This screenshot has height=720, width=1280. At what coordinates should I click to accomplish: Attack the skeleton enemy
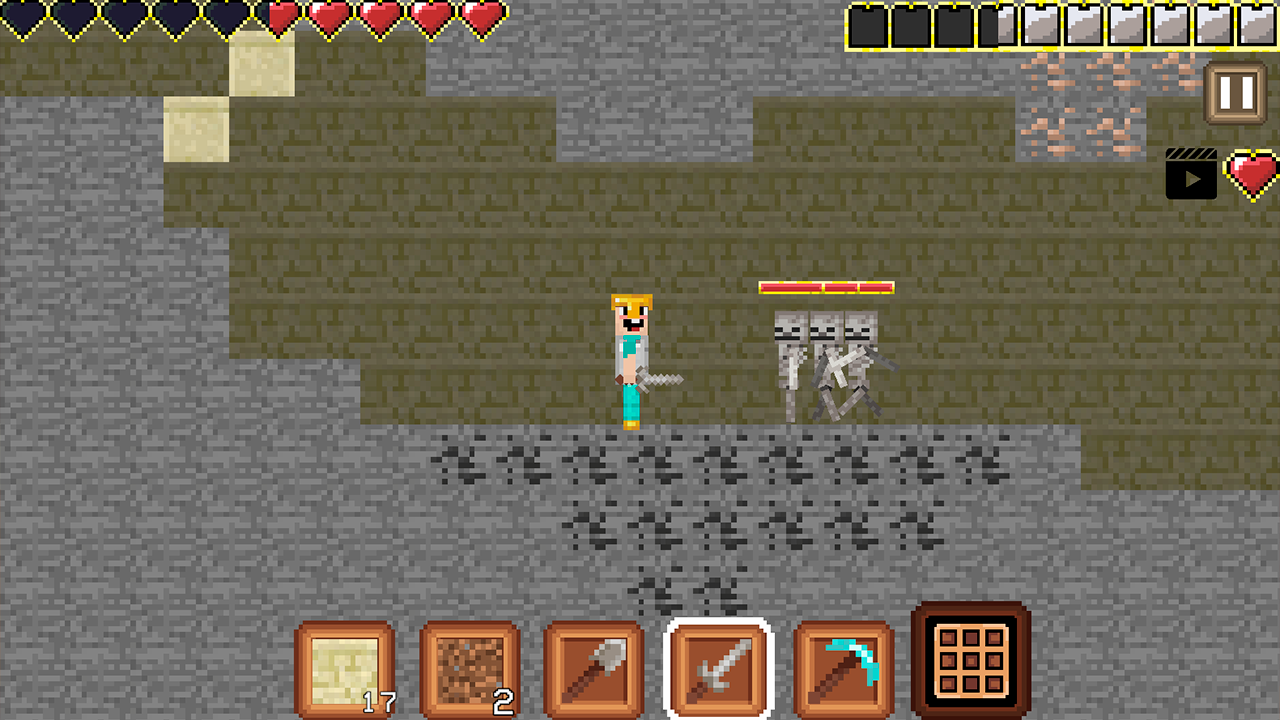(823, 360)
